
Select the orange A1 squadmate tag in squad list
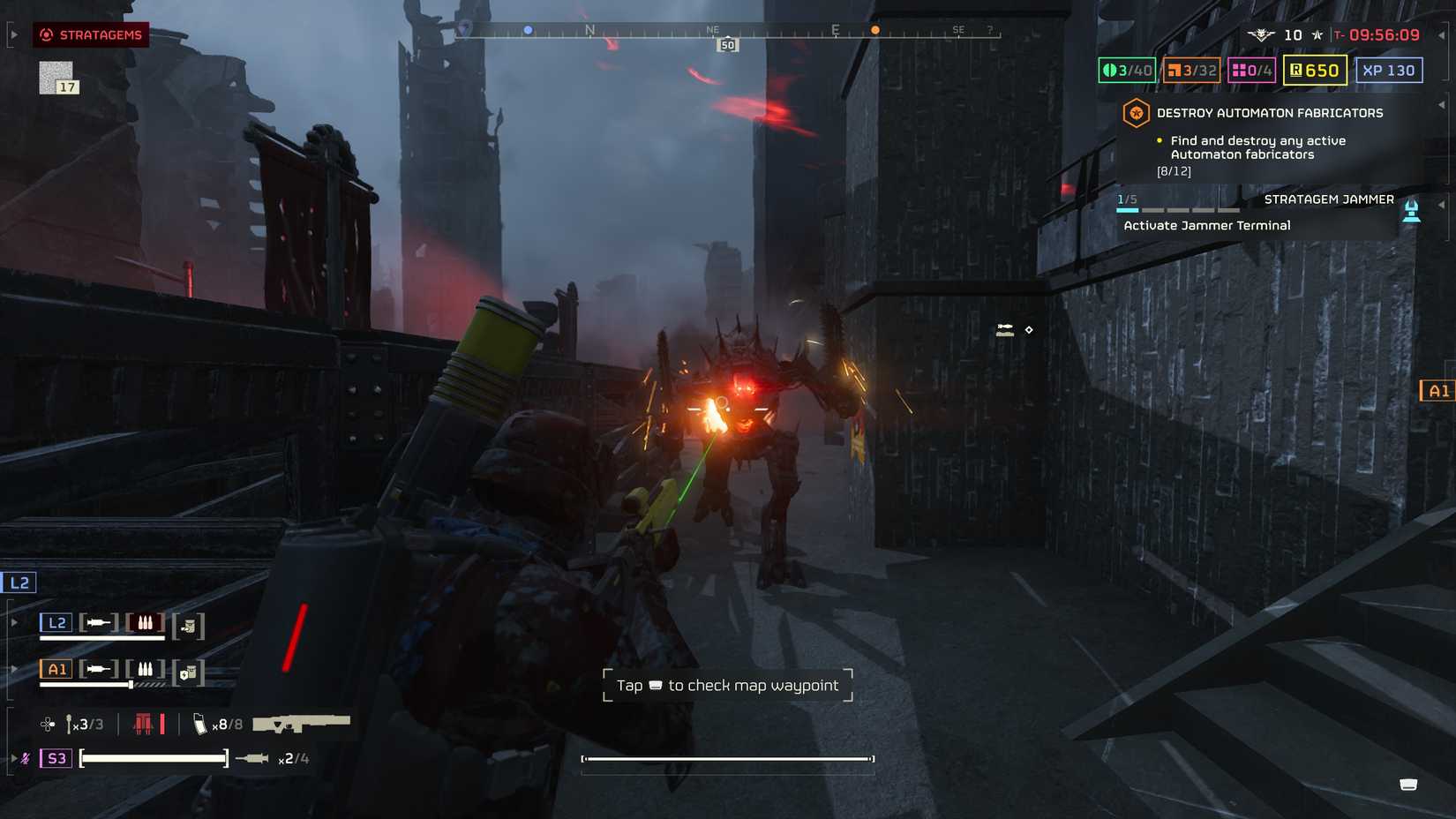click(x=56, y=669)
